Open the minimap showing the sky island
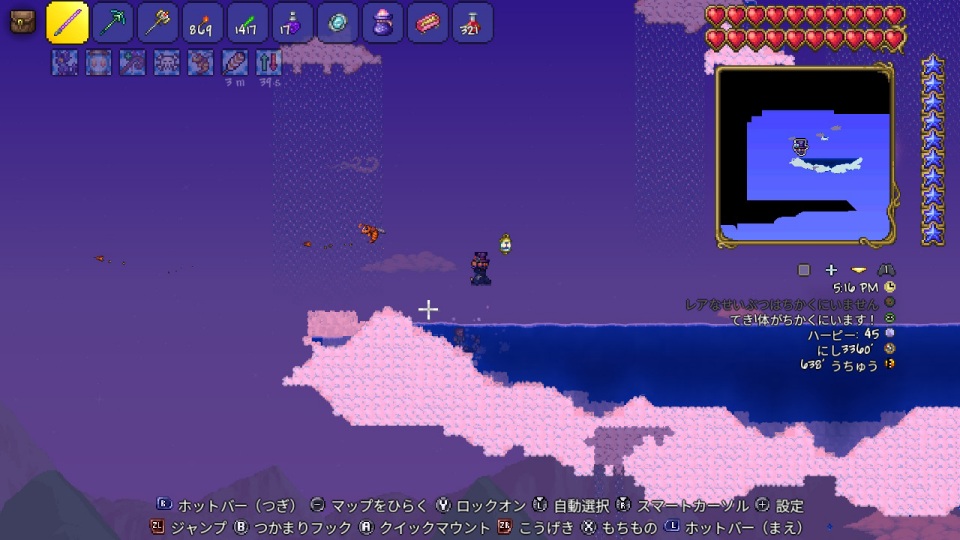The image size is (960, 540). 805,156
